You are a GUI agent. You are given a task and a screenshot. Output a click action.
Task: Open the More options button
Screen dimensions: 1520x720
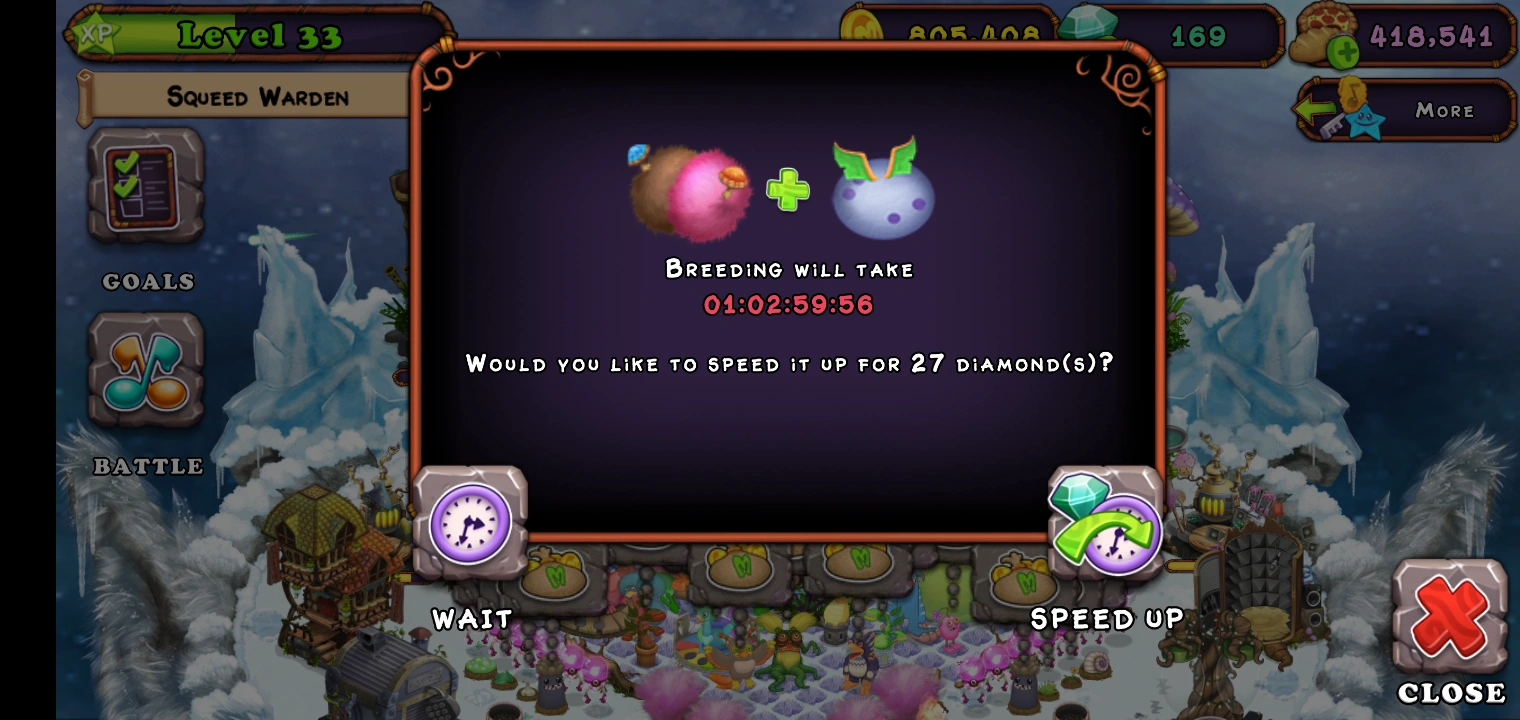click(x=1442, y=110)
